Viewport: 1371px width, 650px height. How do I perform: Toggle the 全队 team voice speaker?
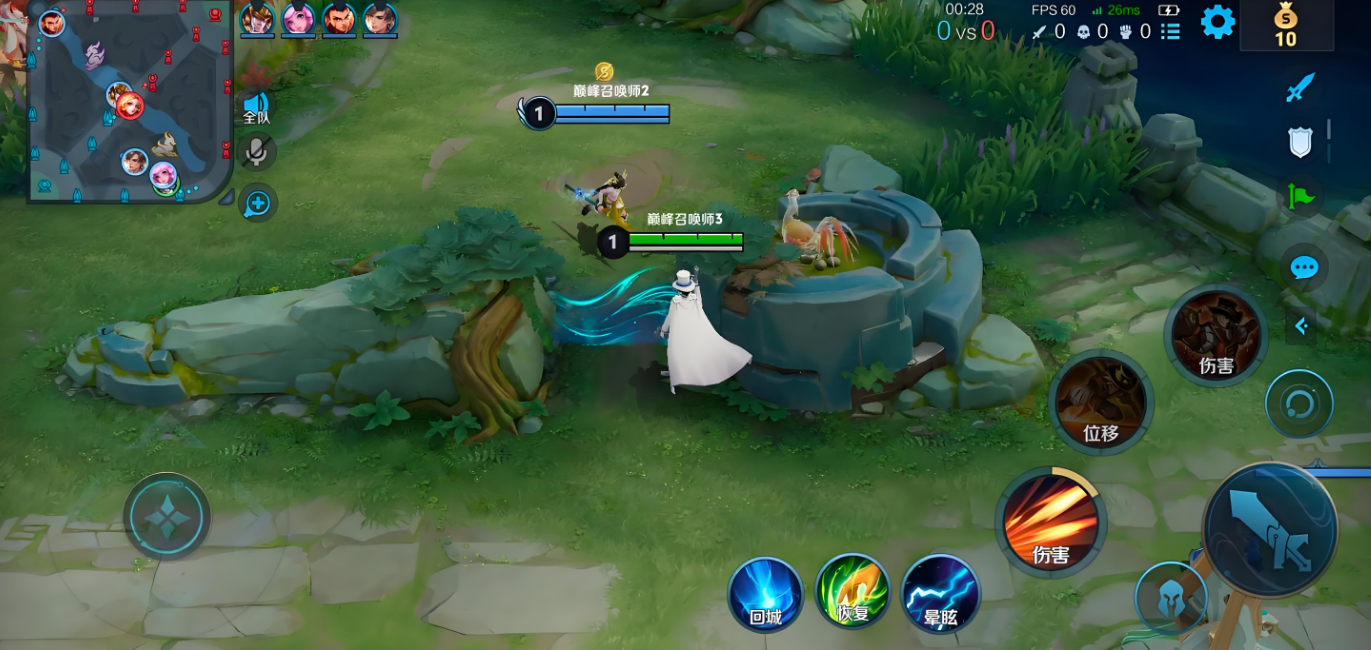pyautogui.click(x=257, y=108)
